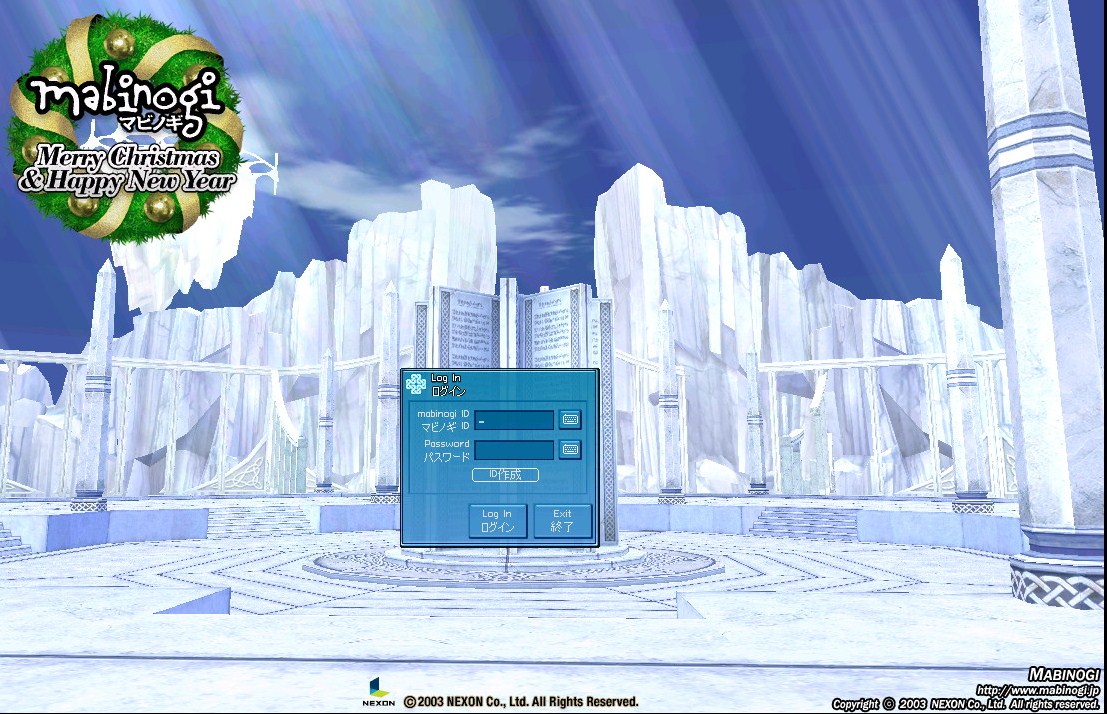
Task: Open the on-screen keyboard beside the mabinogi ID field
Action: 570,420
